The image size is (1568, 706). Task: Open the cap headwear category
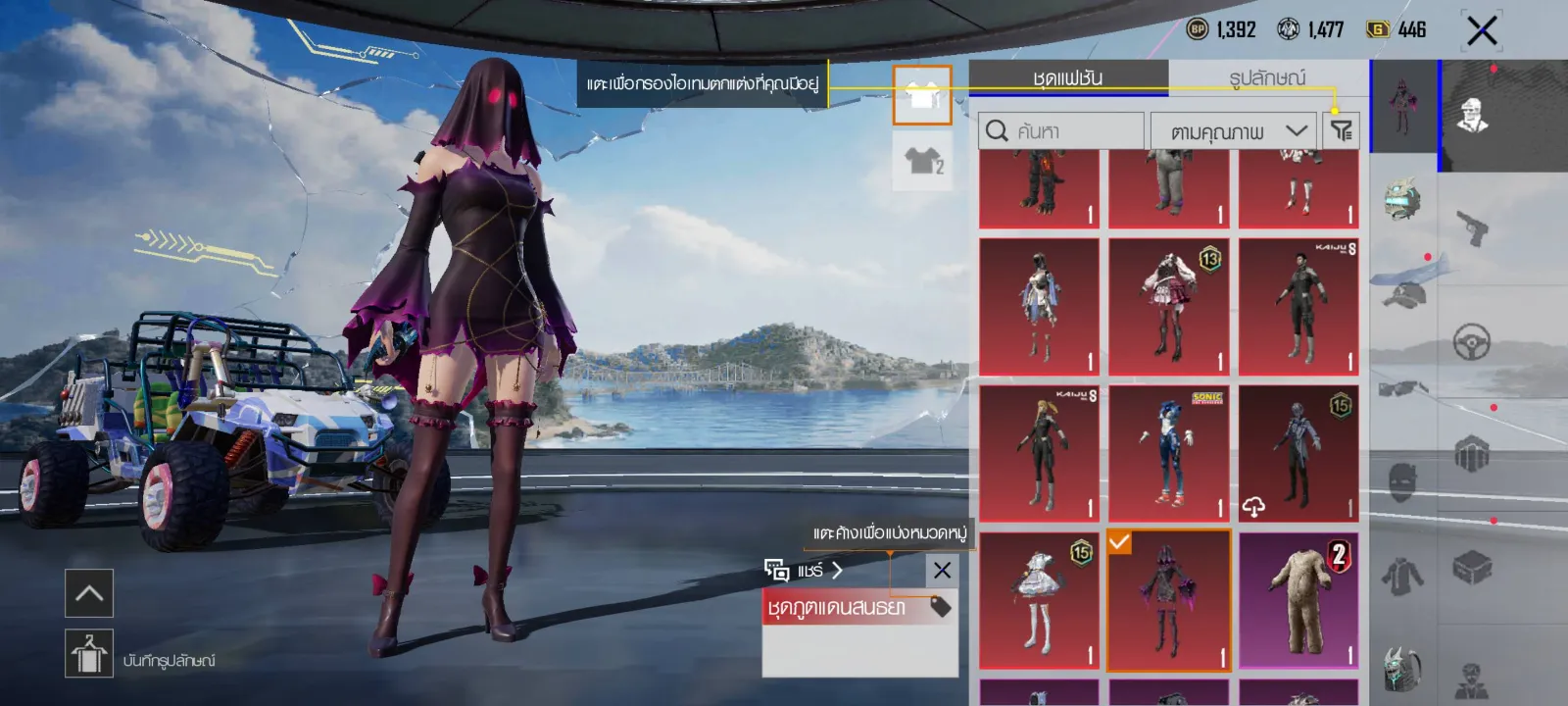(1403, 292)
